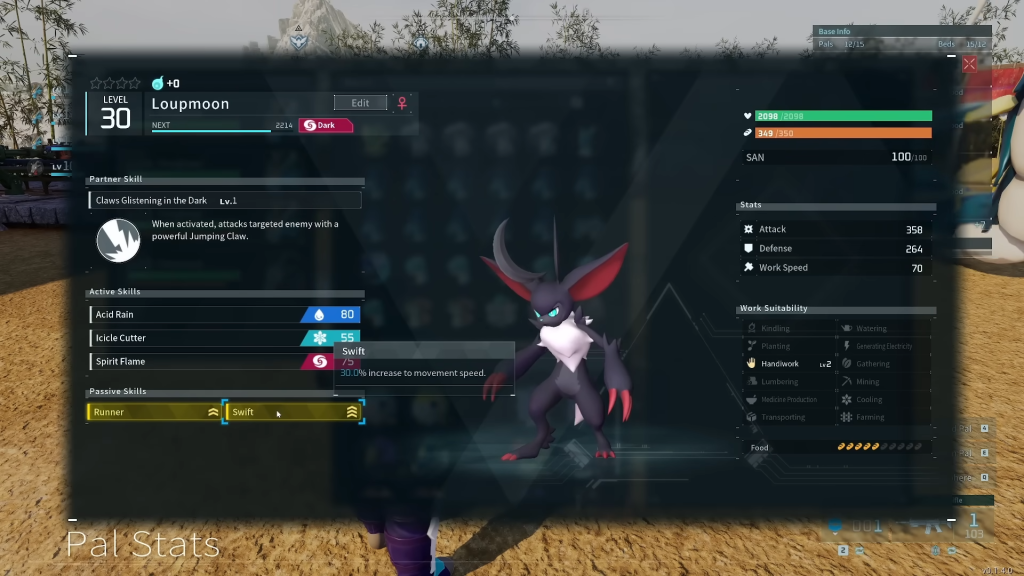The width and height of the screenshot is (1024, 576).
Task: Click the partner skill claw icon
Action: (117, 240)
